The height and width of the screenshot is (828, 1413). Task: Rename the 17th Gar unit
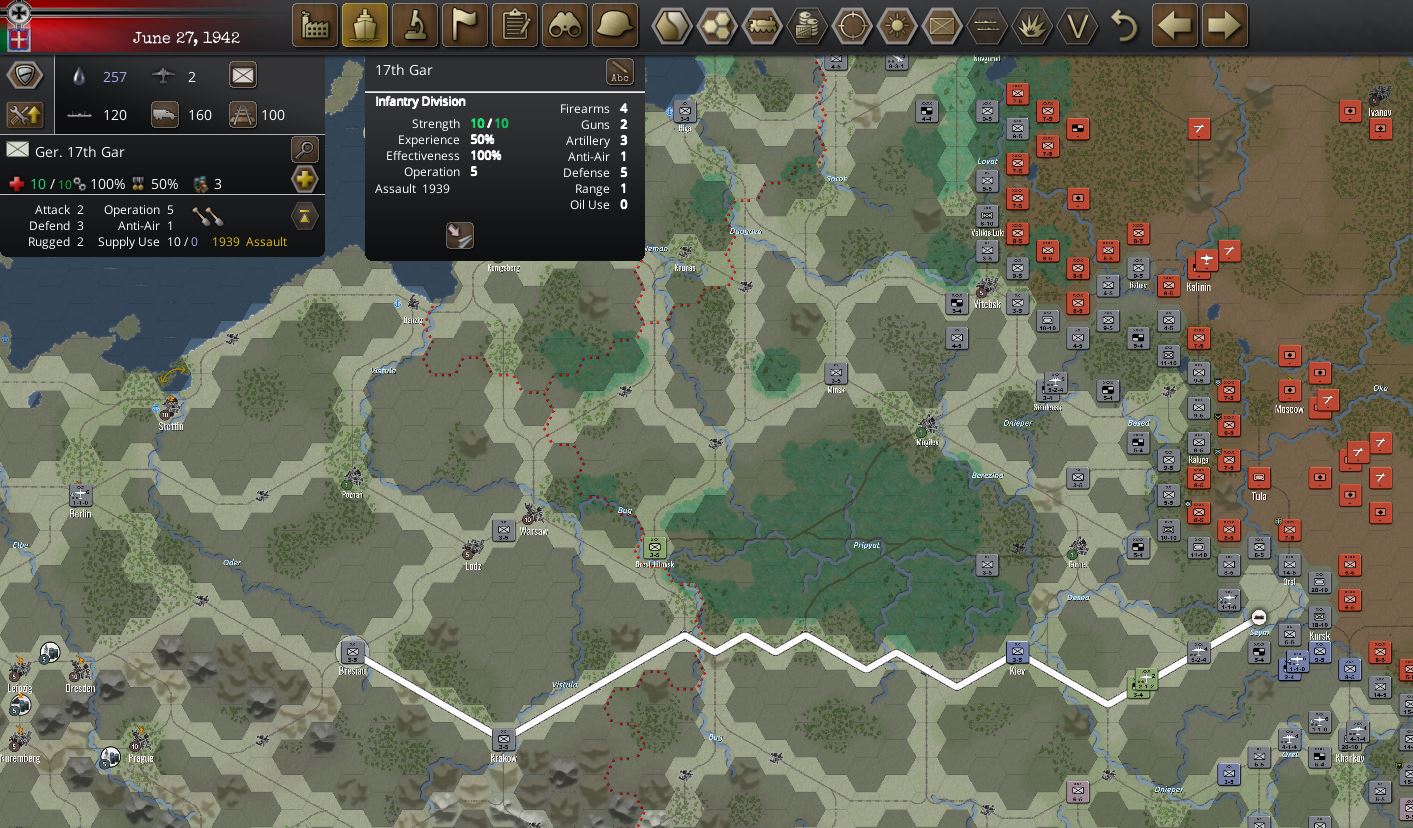pyautogui.click(x=620, y=72)
